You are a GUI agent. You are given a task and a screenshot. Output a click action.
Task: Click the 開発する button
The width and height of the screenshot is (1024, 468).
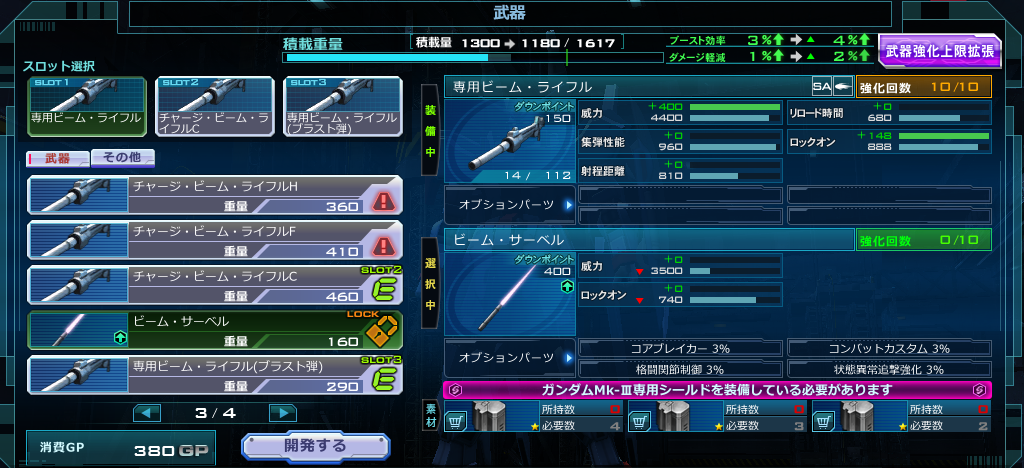point(315,447)
